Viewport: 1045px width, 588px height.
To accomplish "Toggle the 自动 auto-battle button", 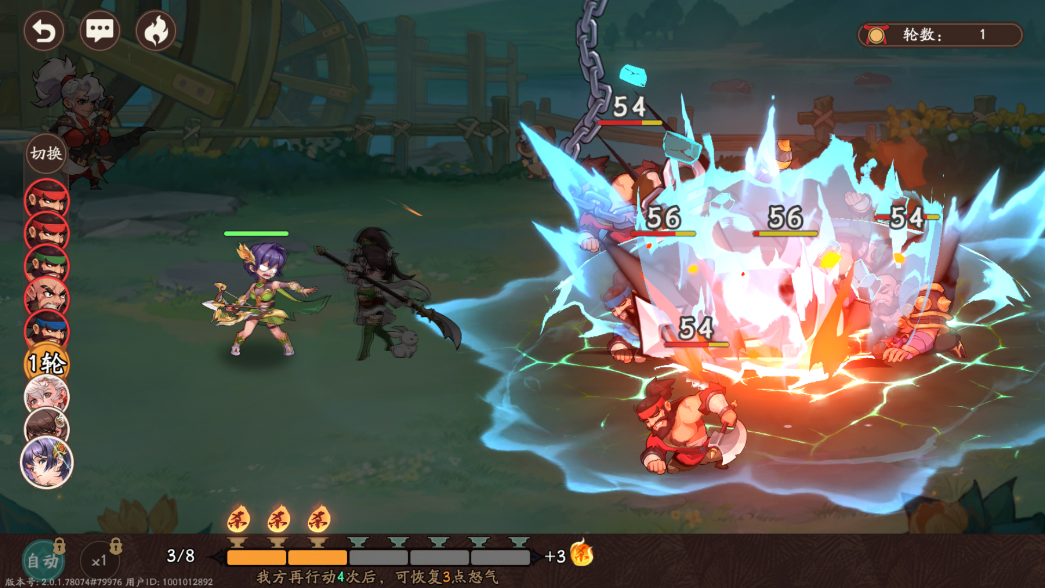I will (x=43, y=561).
